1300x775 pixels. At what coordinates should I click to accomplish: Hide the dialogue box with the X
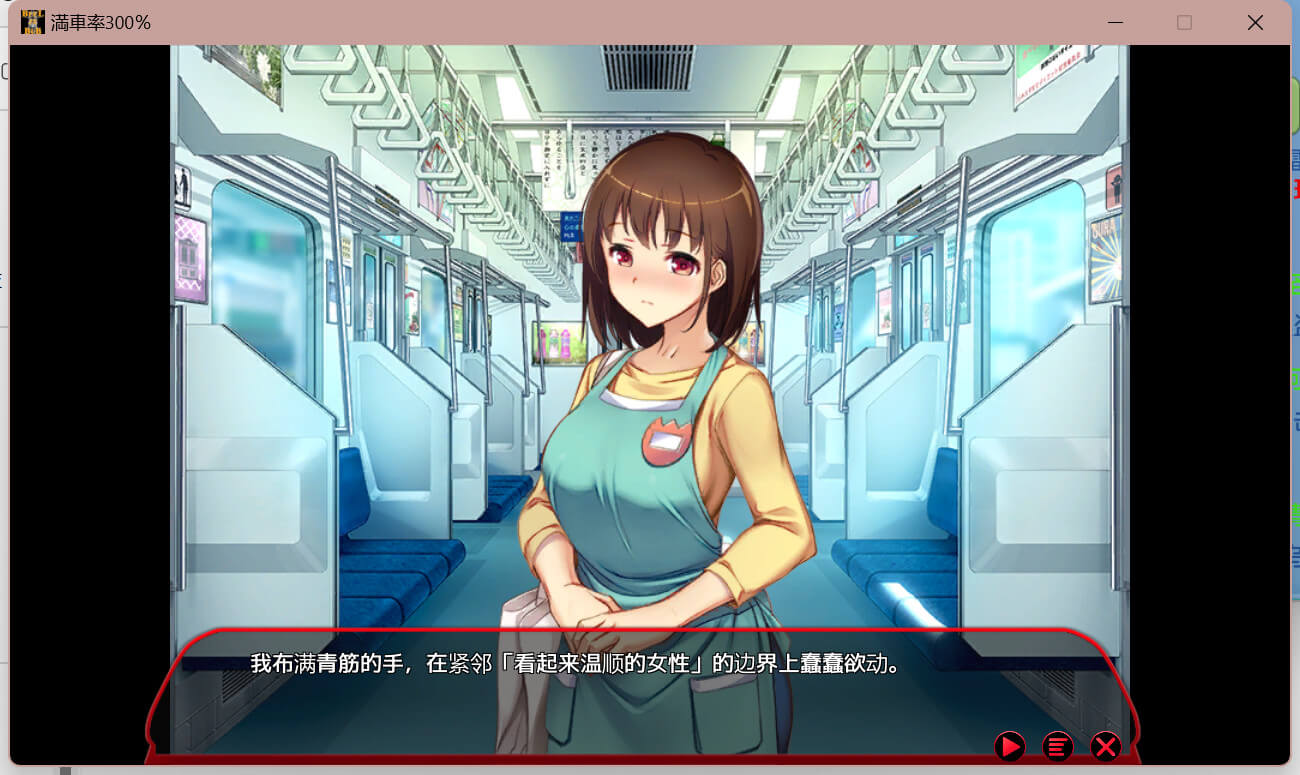(1105, 746)
